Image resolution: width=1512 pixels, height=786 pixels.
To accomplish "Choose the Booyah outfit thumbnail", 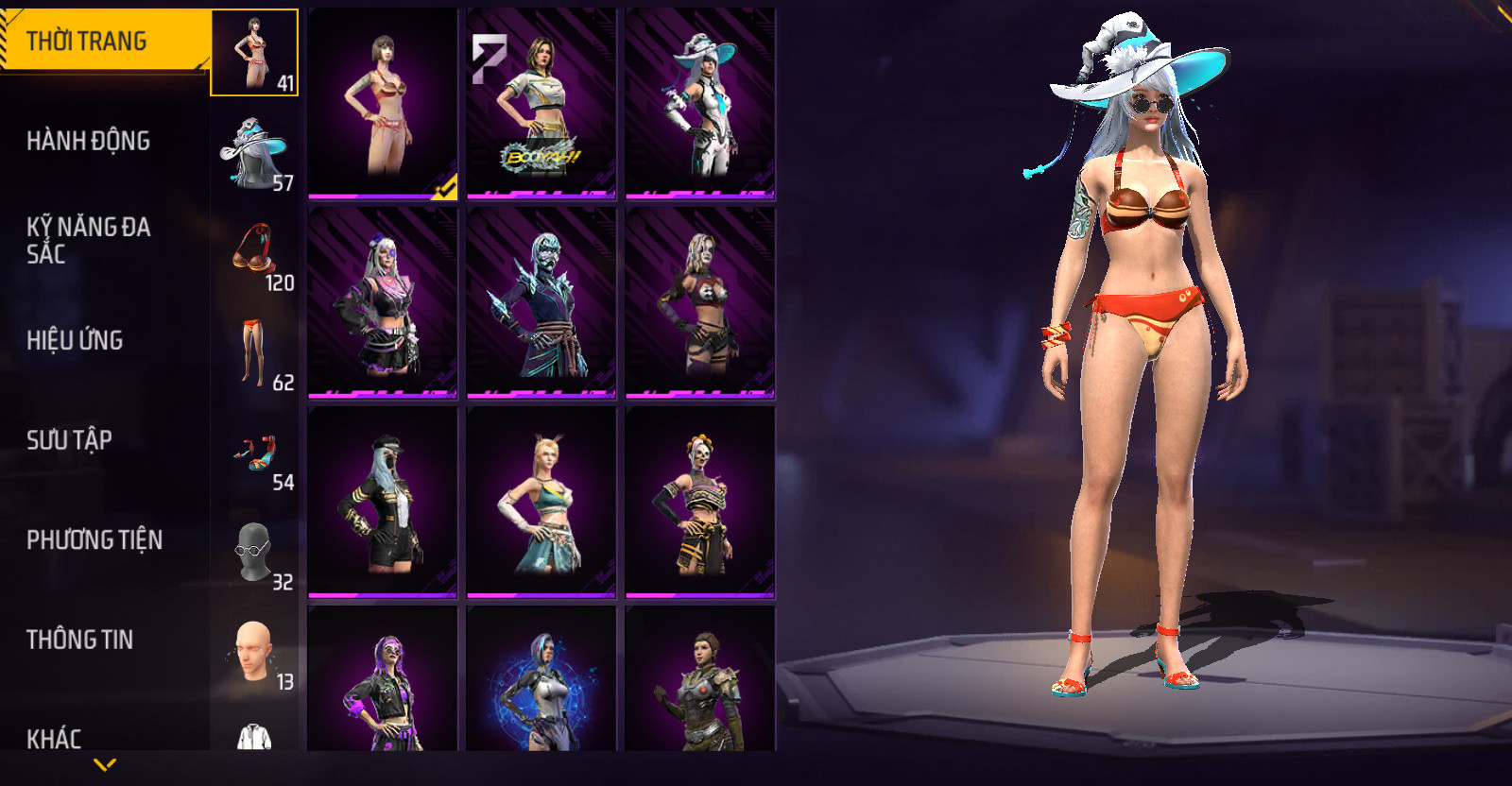I will point(541,104).
